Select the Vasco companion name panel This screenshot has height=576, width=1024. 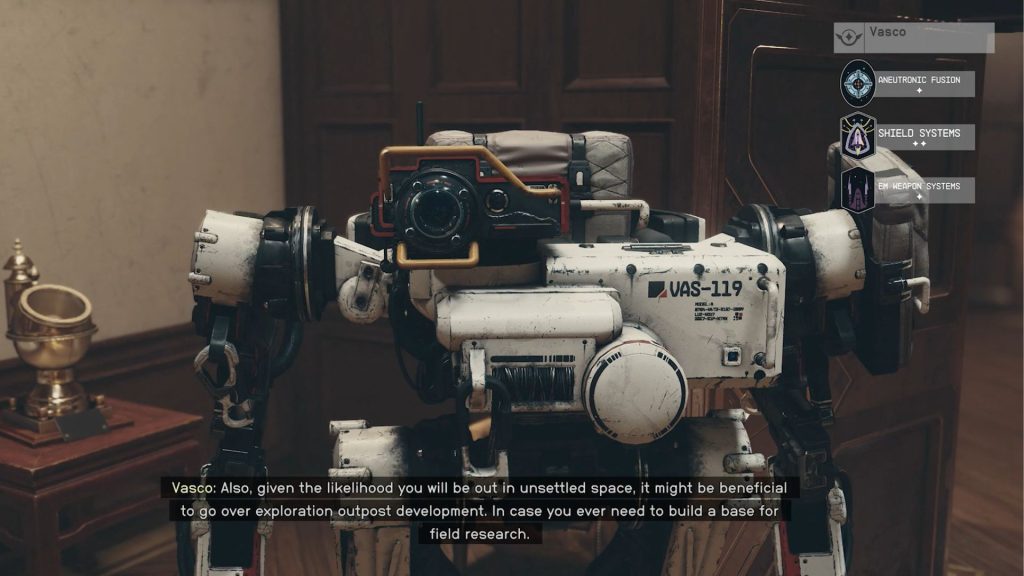(914, 37)
